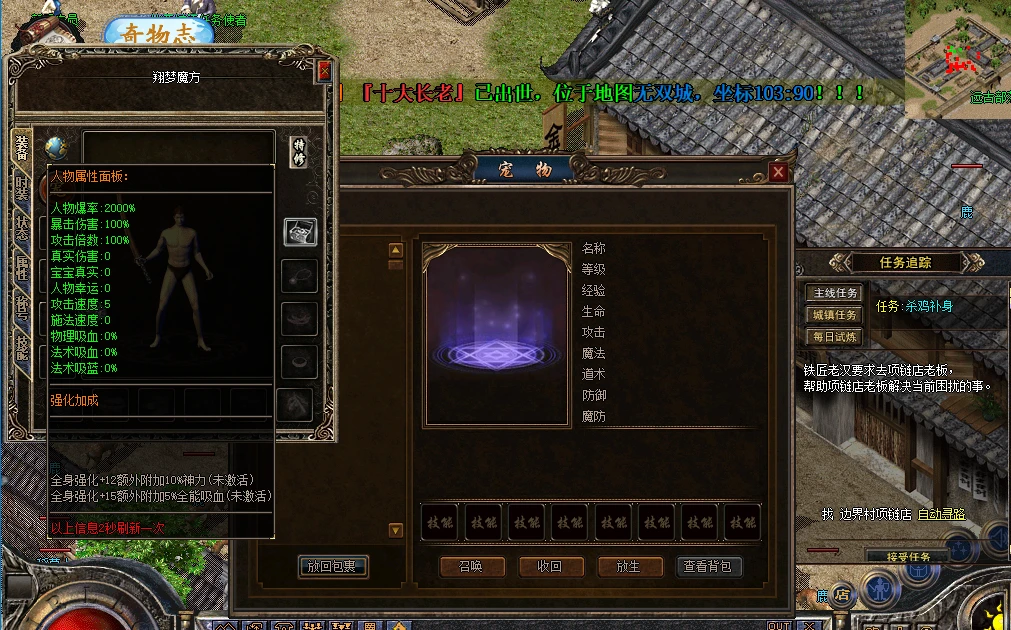This screenshot has height=630, width=1011.
Task: Click the 自动寻路 auto-pathfinding link
Action: (x=942, y=514)
